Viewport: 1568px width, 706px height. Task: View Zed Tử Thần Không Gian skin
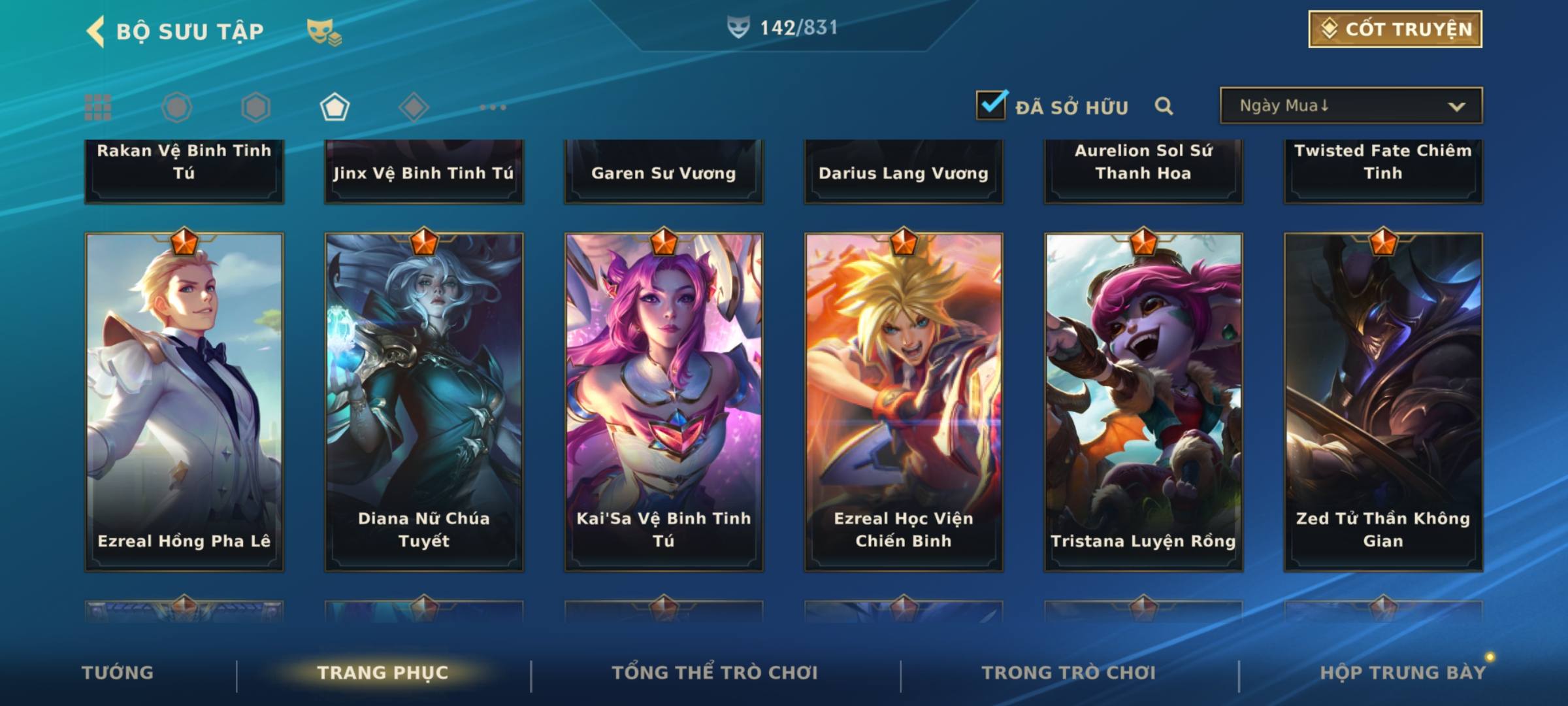(1383, 402)
